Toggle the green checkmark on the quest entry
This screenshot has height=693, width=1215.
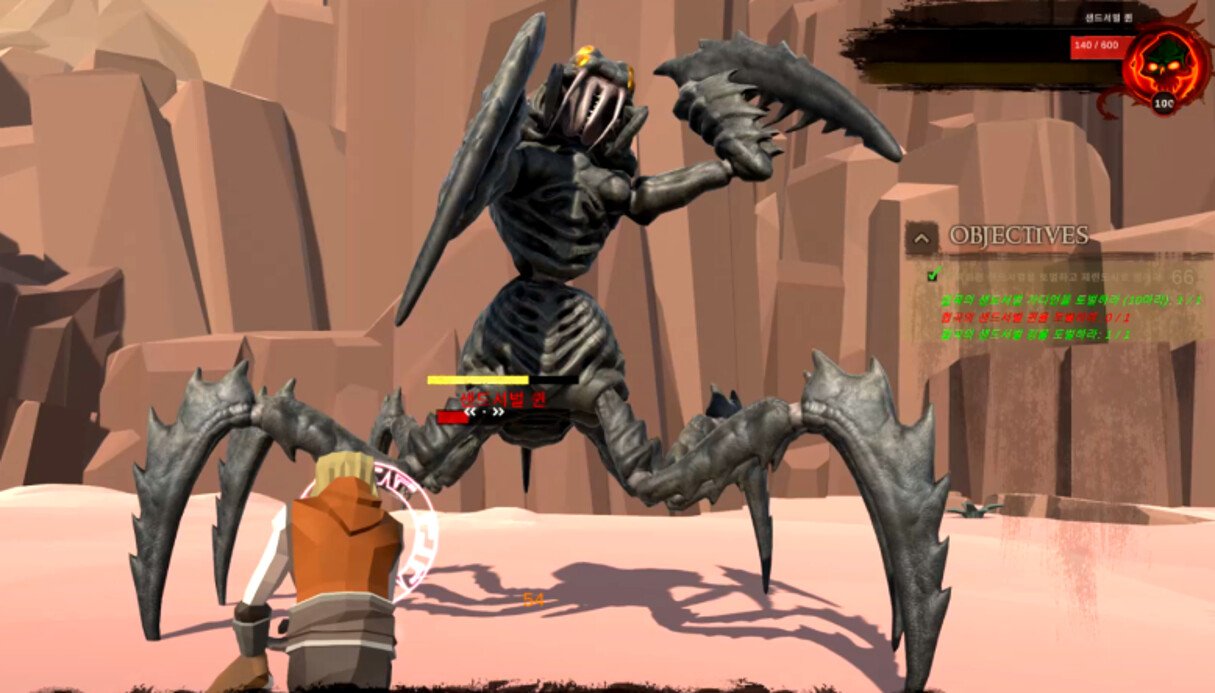click(933, 275)
